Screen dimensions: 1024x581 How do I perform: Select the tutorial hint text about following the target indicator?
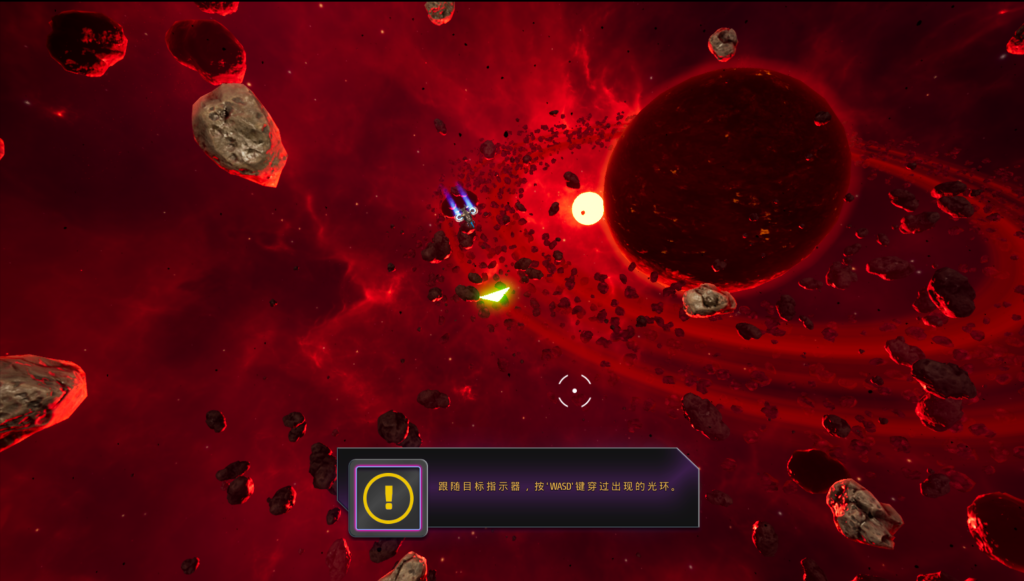[559, 487]
